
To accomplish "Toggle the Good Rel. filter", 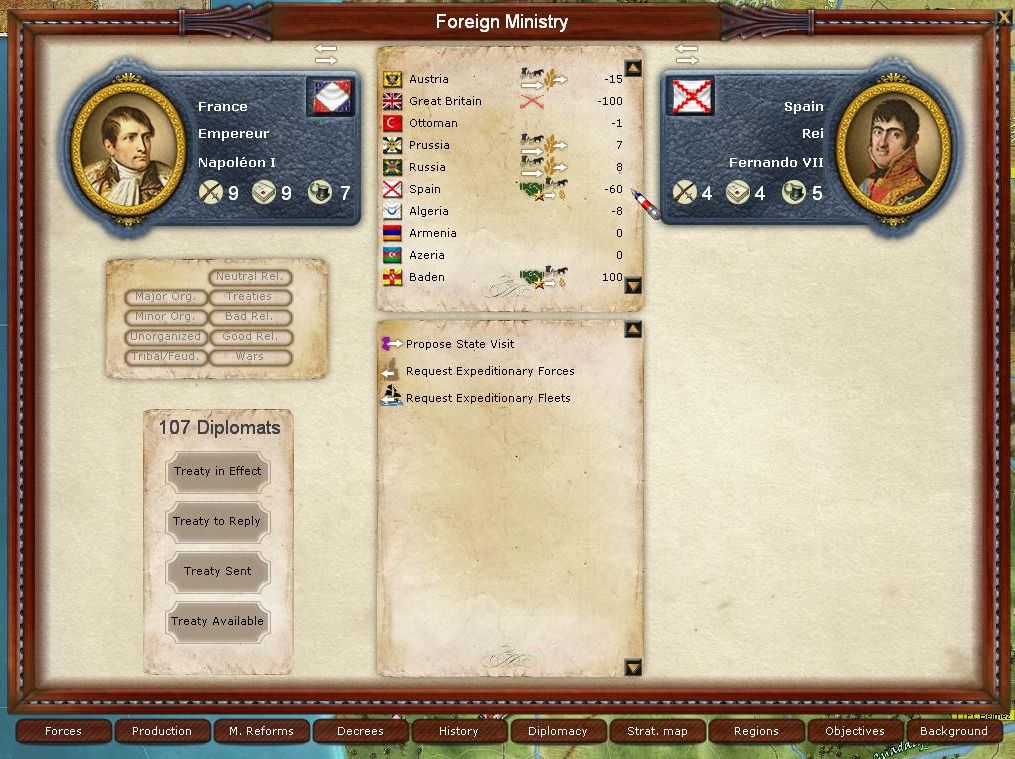I will [250, 337].
